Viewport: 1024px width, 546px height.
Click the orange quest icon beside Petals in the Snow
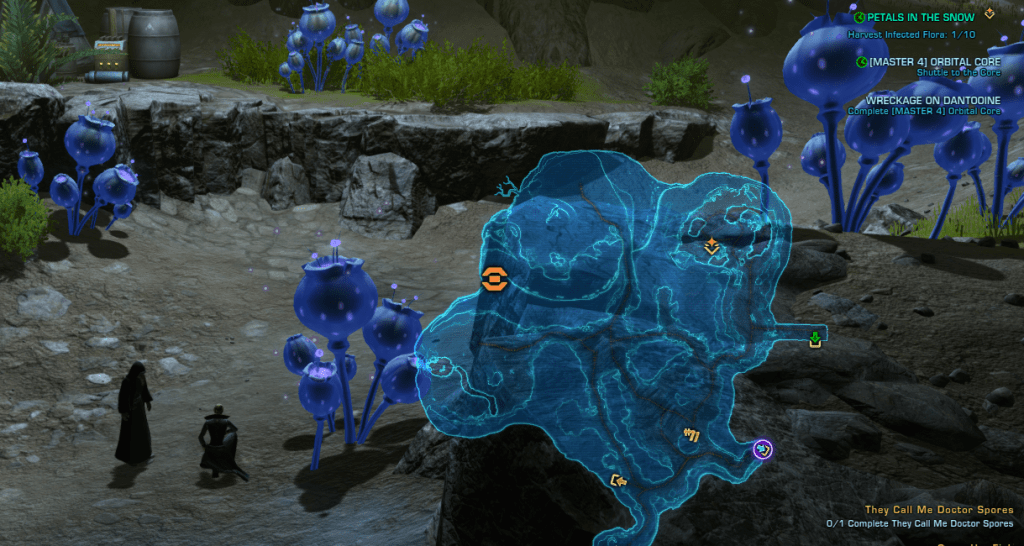pos(990,14)
